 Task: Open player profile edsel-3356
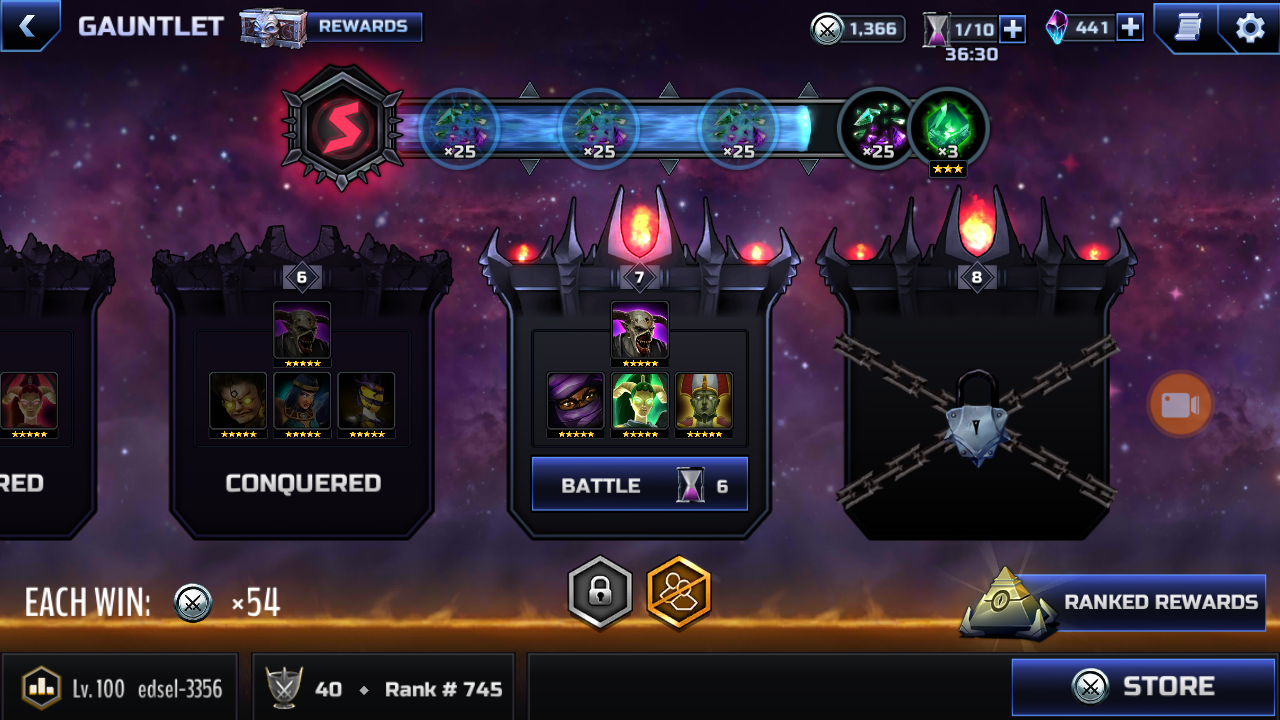click(x=120, y=688)
